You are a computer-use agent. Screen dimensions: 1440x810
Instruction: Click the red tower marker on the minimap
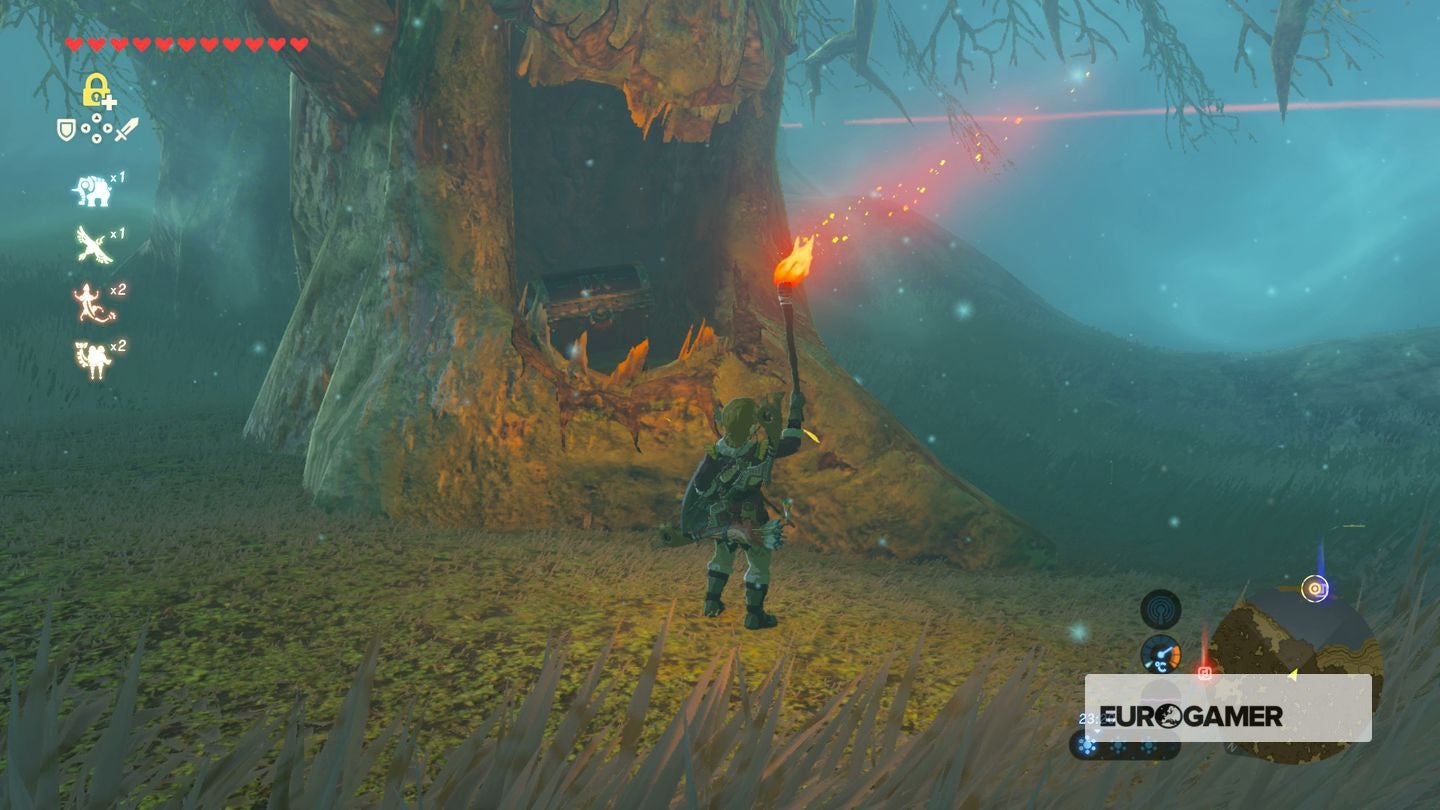pyautogui.click(x=1206, y=673)
